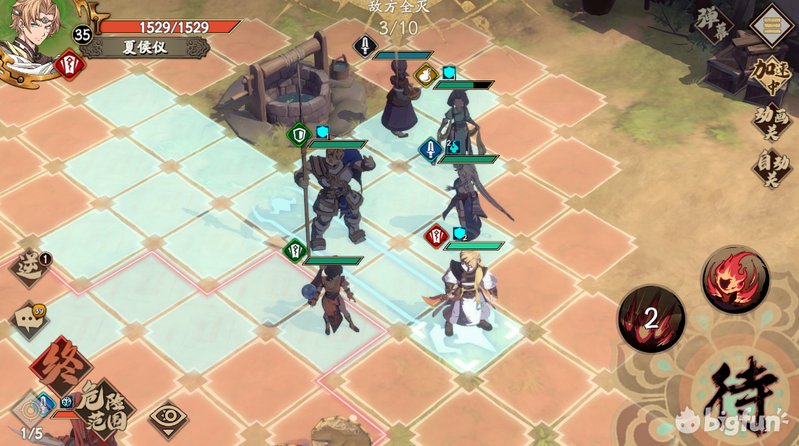Click the concentric circle target icon
This screenshot has height=446, width=799.
(x=30, y=409)
